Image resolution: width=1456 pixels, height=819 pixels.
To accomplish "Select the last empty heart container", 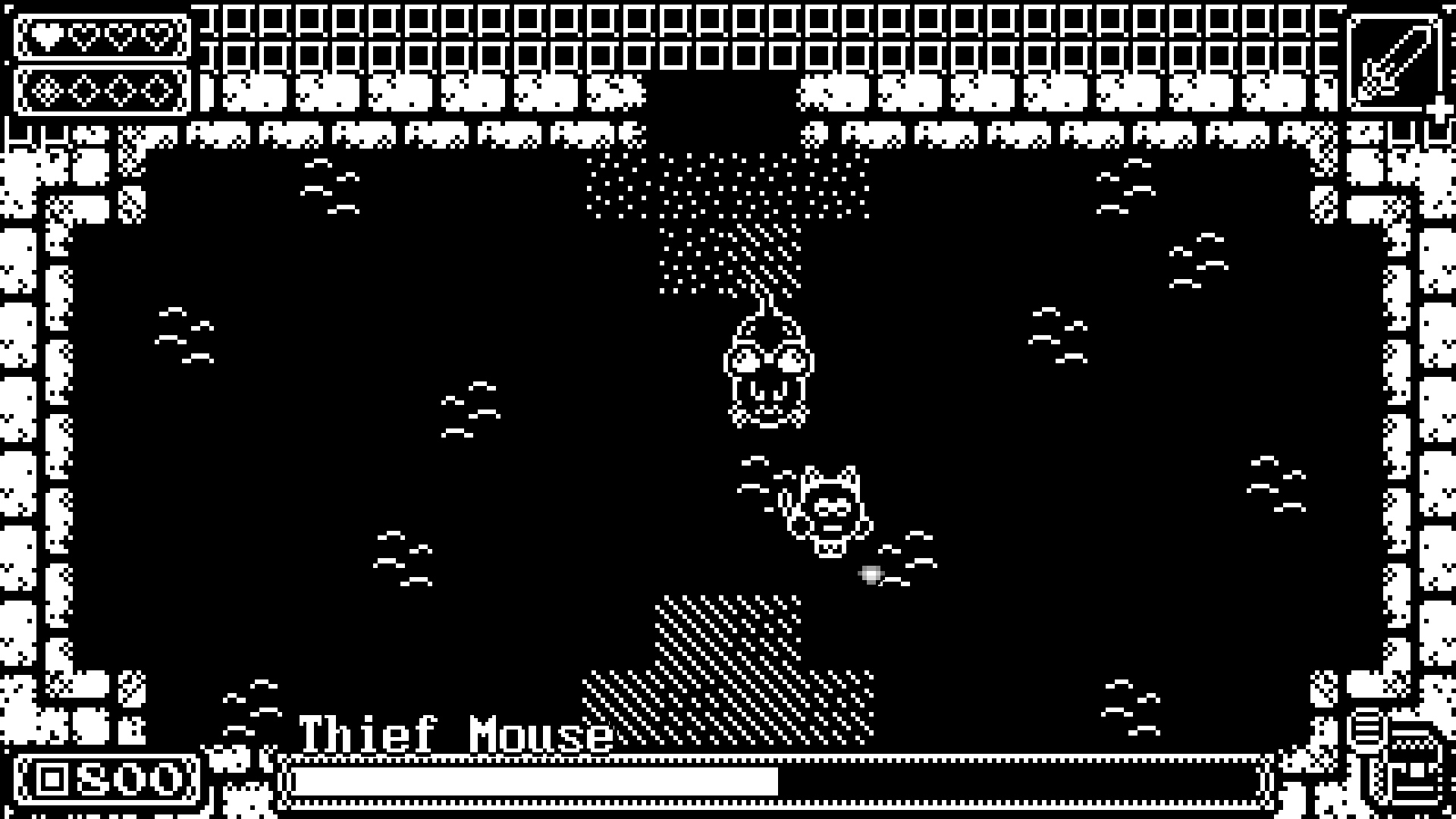I will (x=156, y=36).
